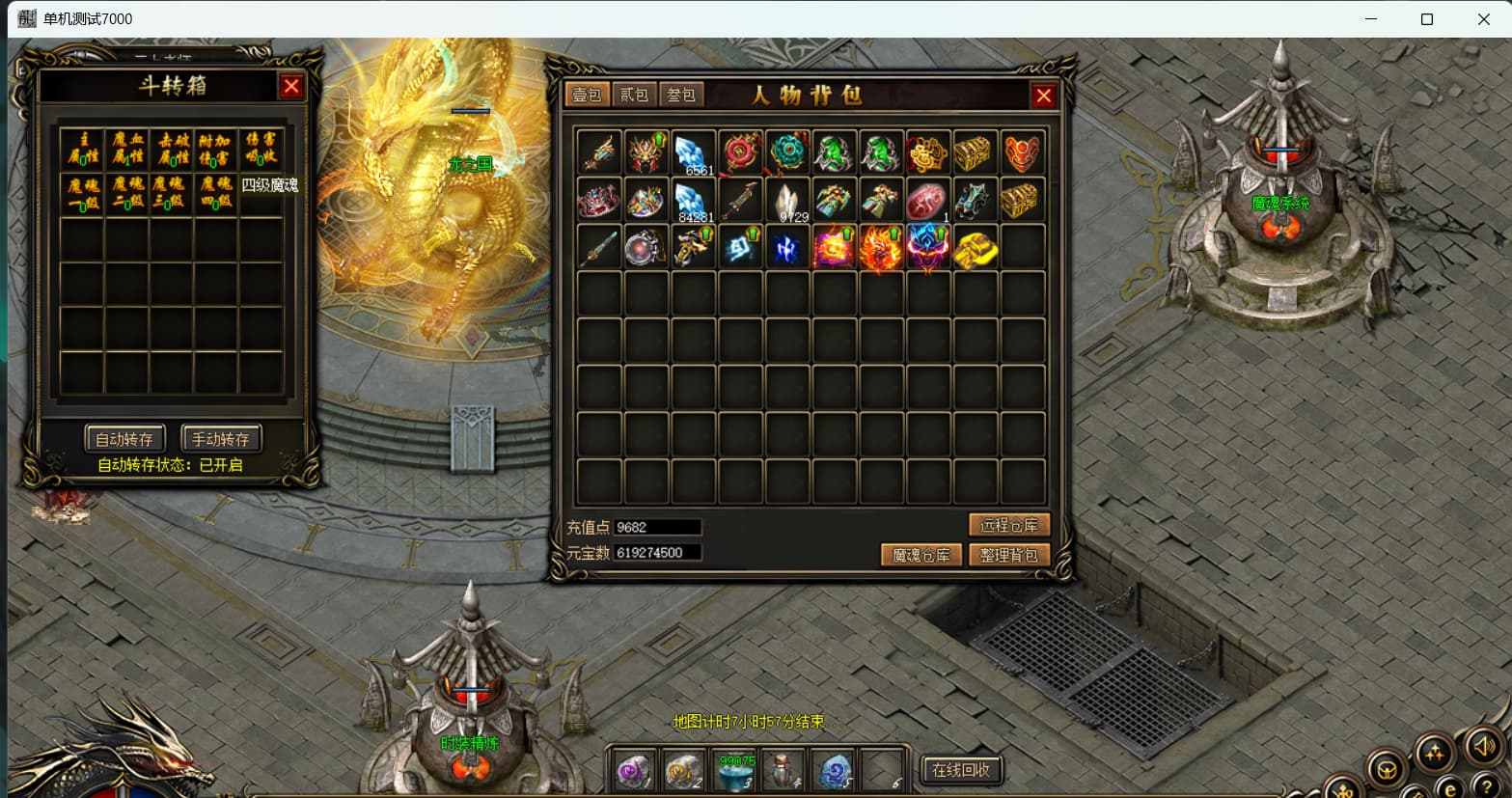Open the 魔魂仓库 storage
The height and width of the screenshot is (798, 1512).
coord(921,555)
